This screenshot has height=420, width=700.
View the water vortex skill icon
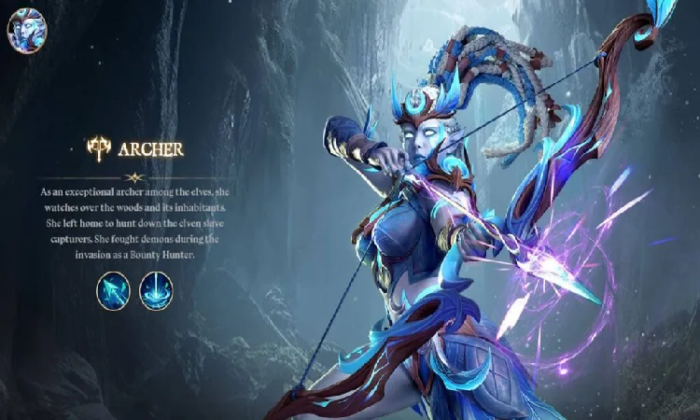pos(156,290)
